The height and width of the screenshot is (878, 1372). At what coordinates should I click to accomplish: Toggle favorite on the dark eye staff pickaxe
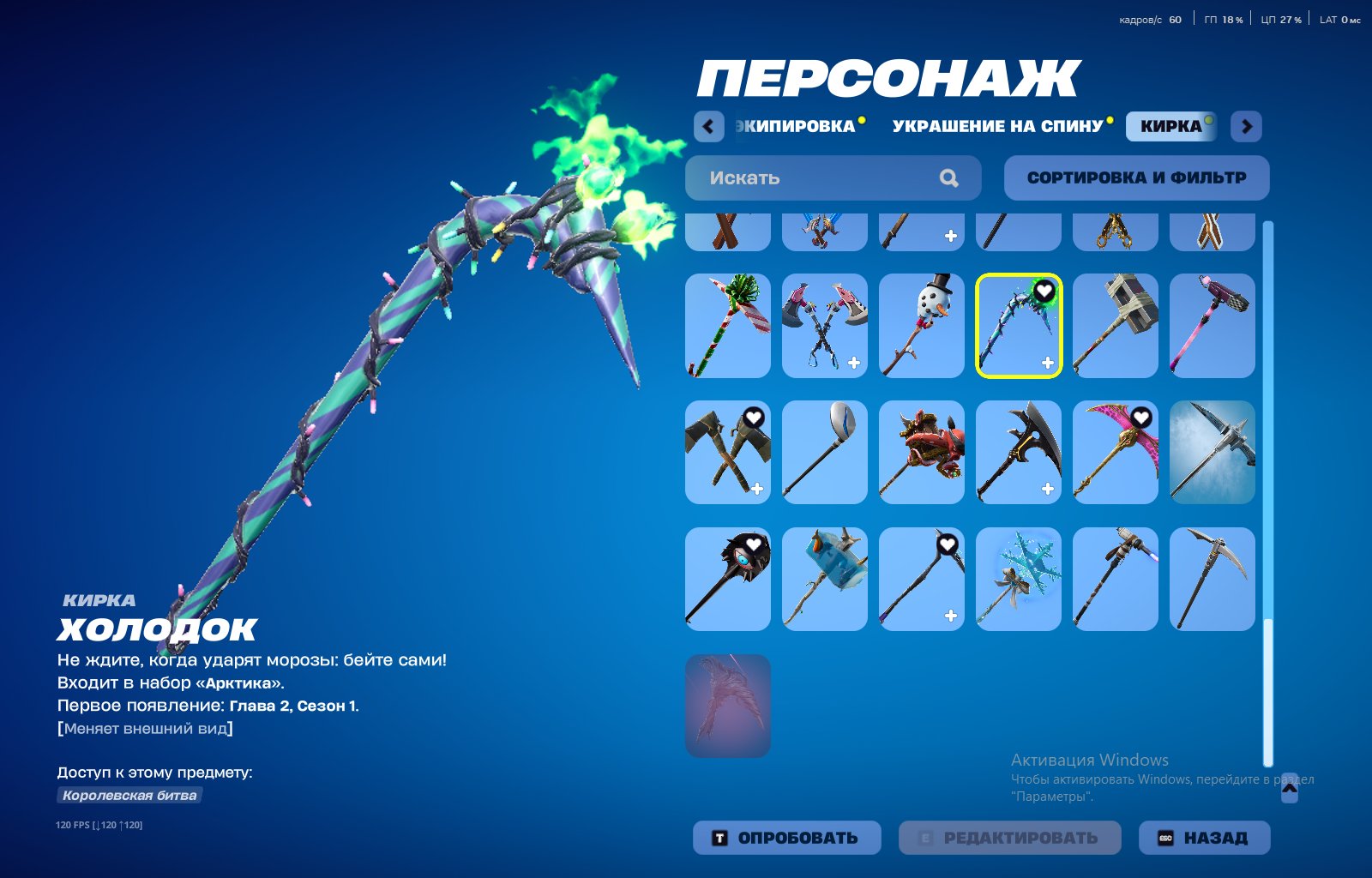(752, 542)
